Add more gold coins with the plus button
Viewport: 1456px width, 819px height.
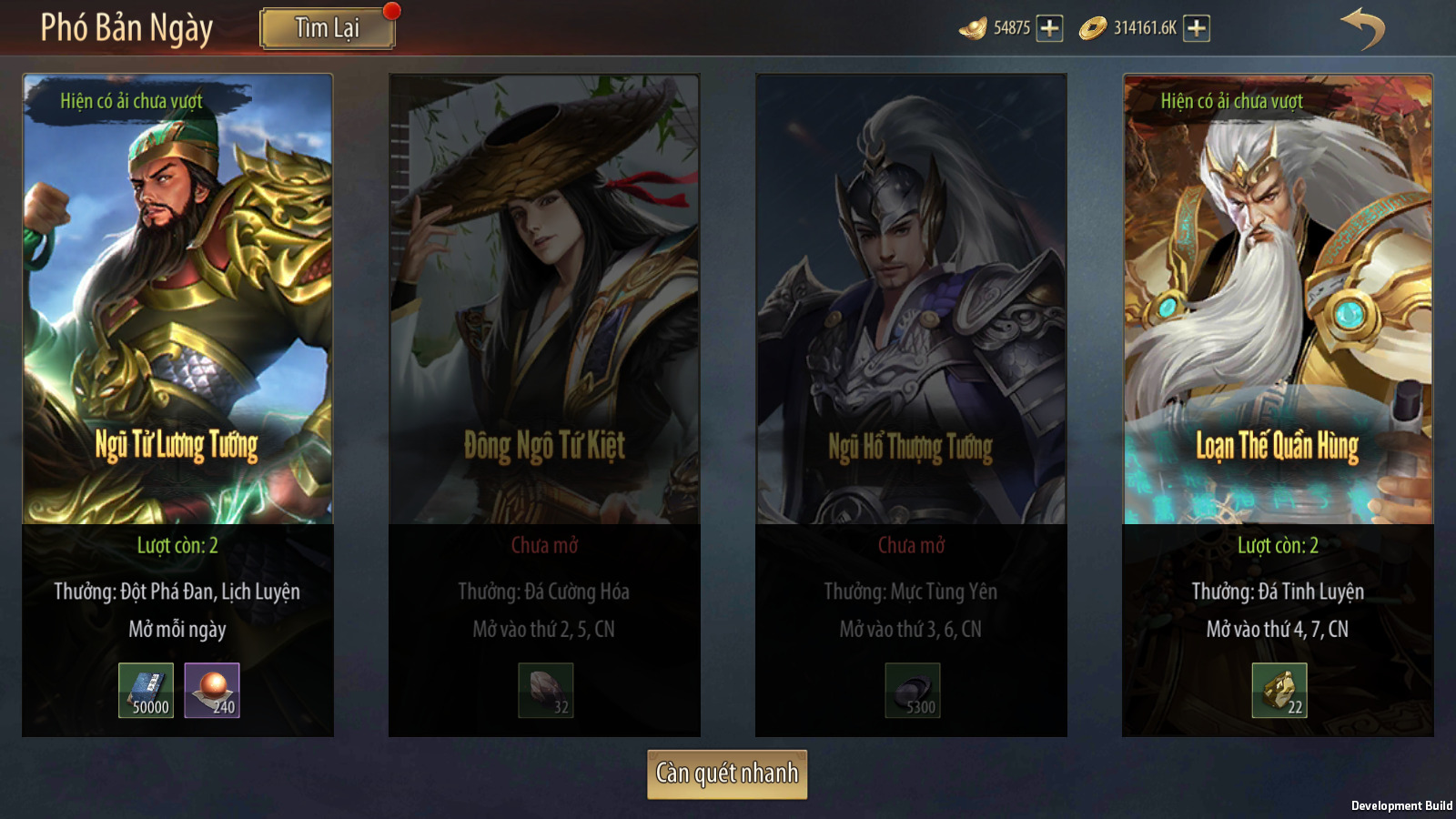[1197, 28]
